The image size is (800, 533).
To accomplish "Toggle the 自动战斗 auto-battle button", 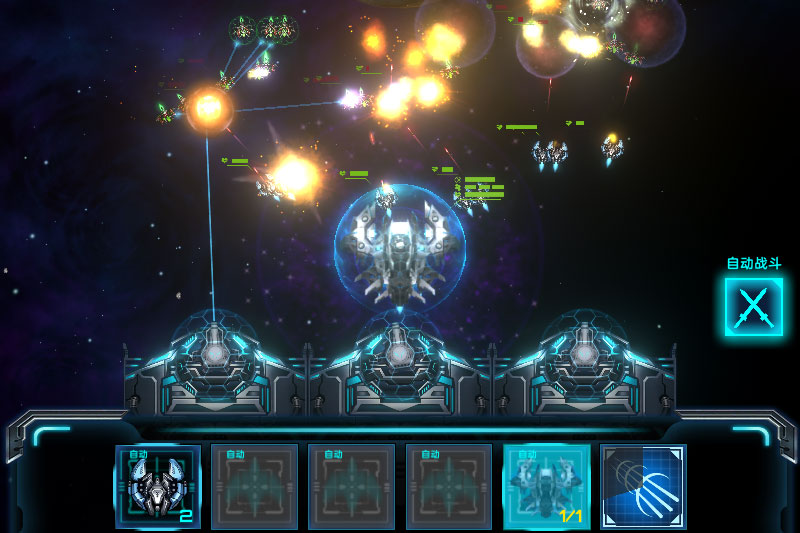I will pos(753,306).
